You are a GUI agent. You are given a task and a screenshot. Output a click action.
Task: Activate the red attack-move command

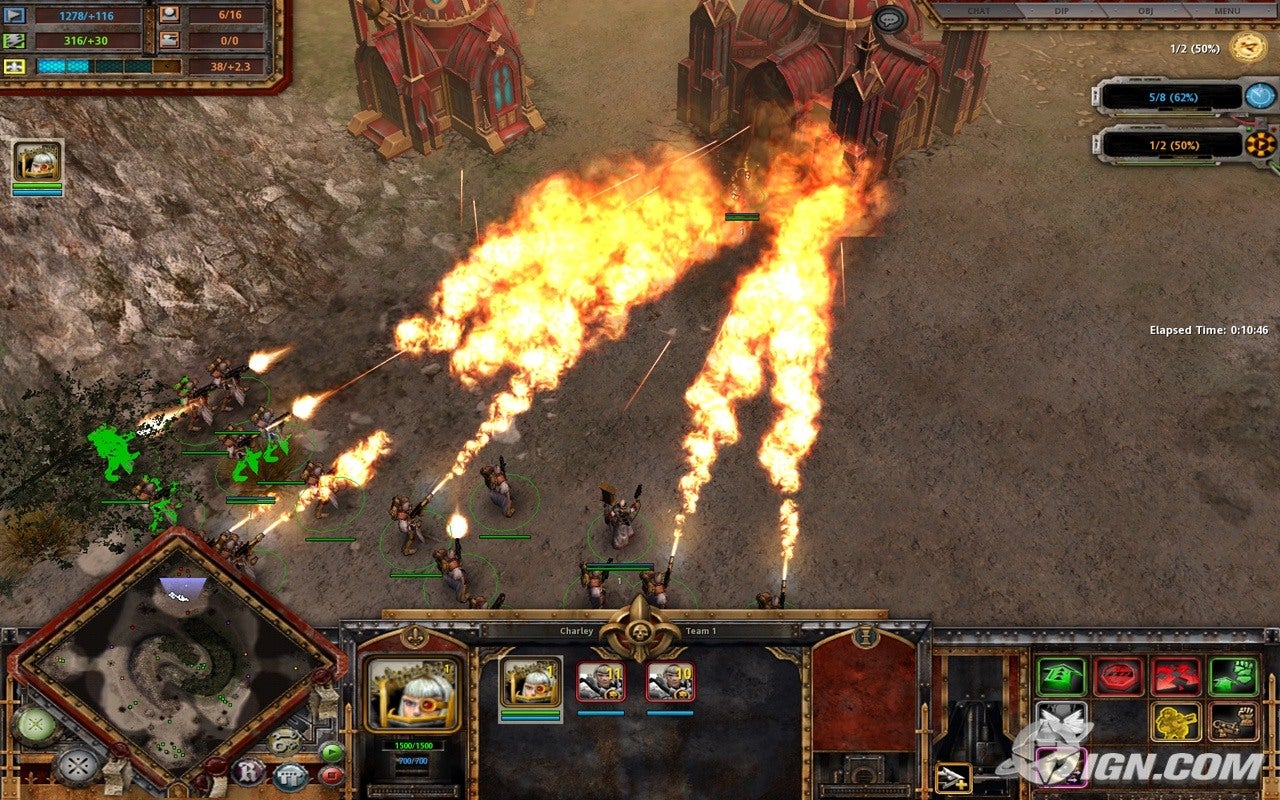[1176, 677]
